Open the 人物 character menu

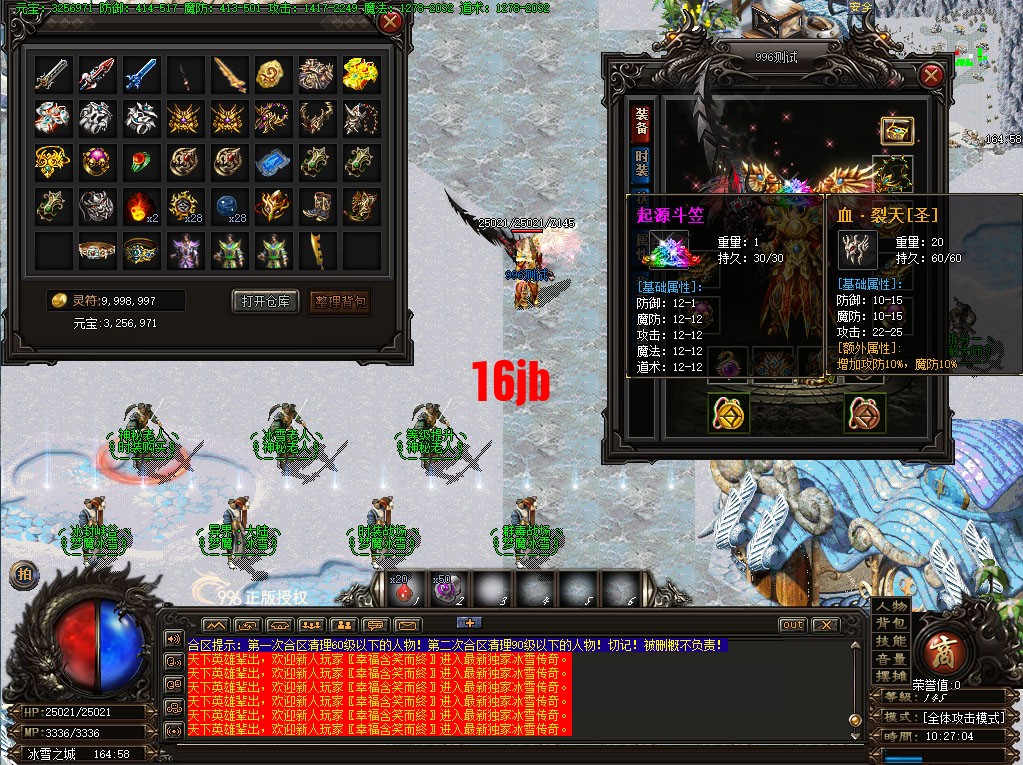(890, 606)
